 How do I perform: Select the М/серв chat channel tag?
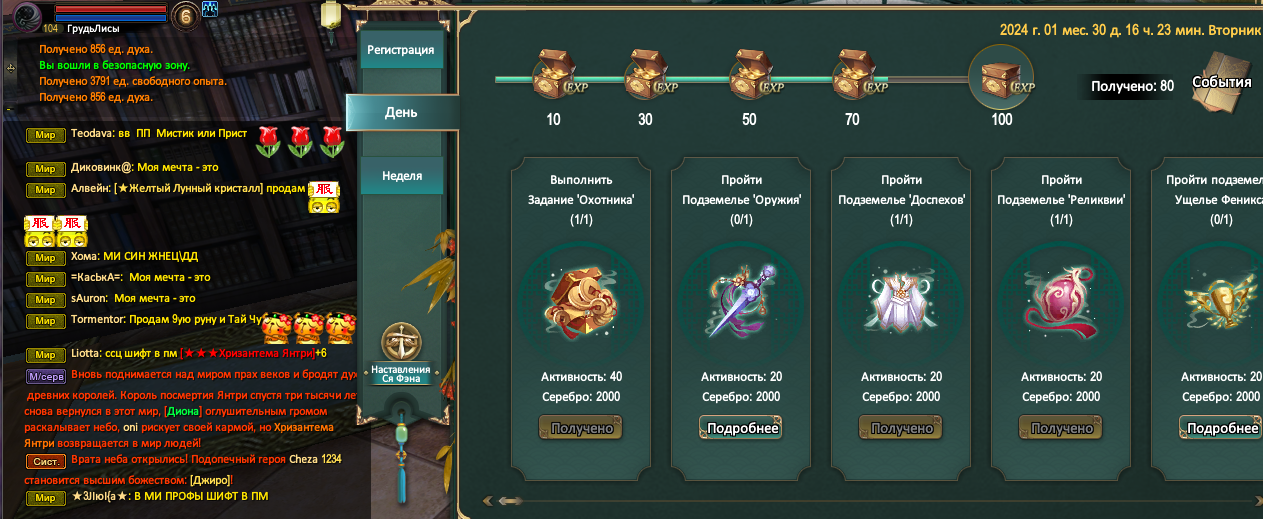tap(46, 377)
